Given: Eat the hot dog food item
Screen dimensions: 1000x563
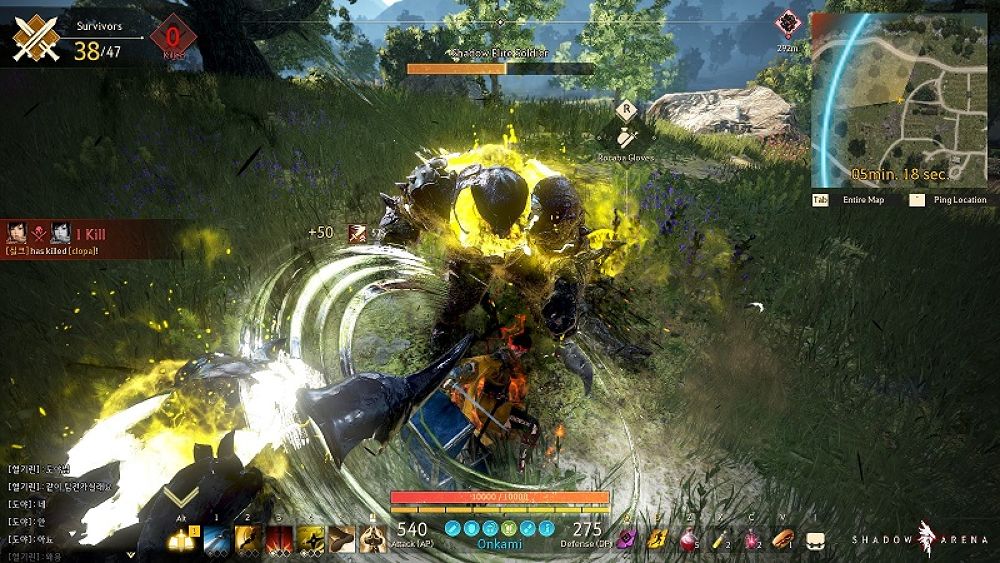Looking at the screenshot, I should click(783, 540).
